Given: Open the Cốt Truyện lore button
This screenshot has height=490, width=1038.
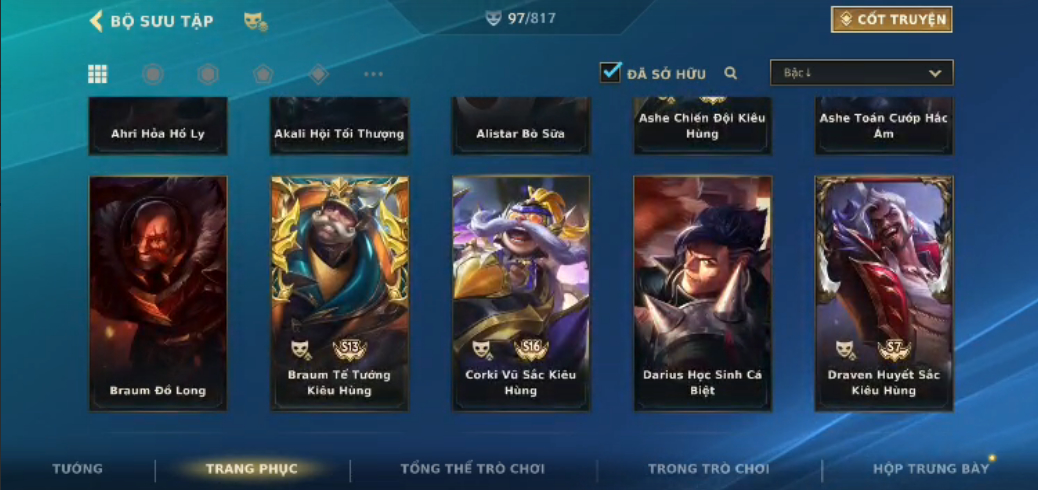Looking at the screenshot, I should (891, 19).
